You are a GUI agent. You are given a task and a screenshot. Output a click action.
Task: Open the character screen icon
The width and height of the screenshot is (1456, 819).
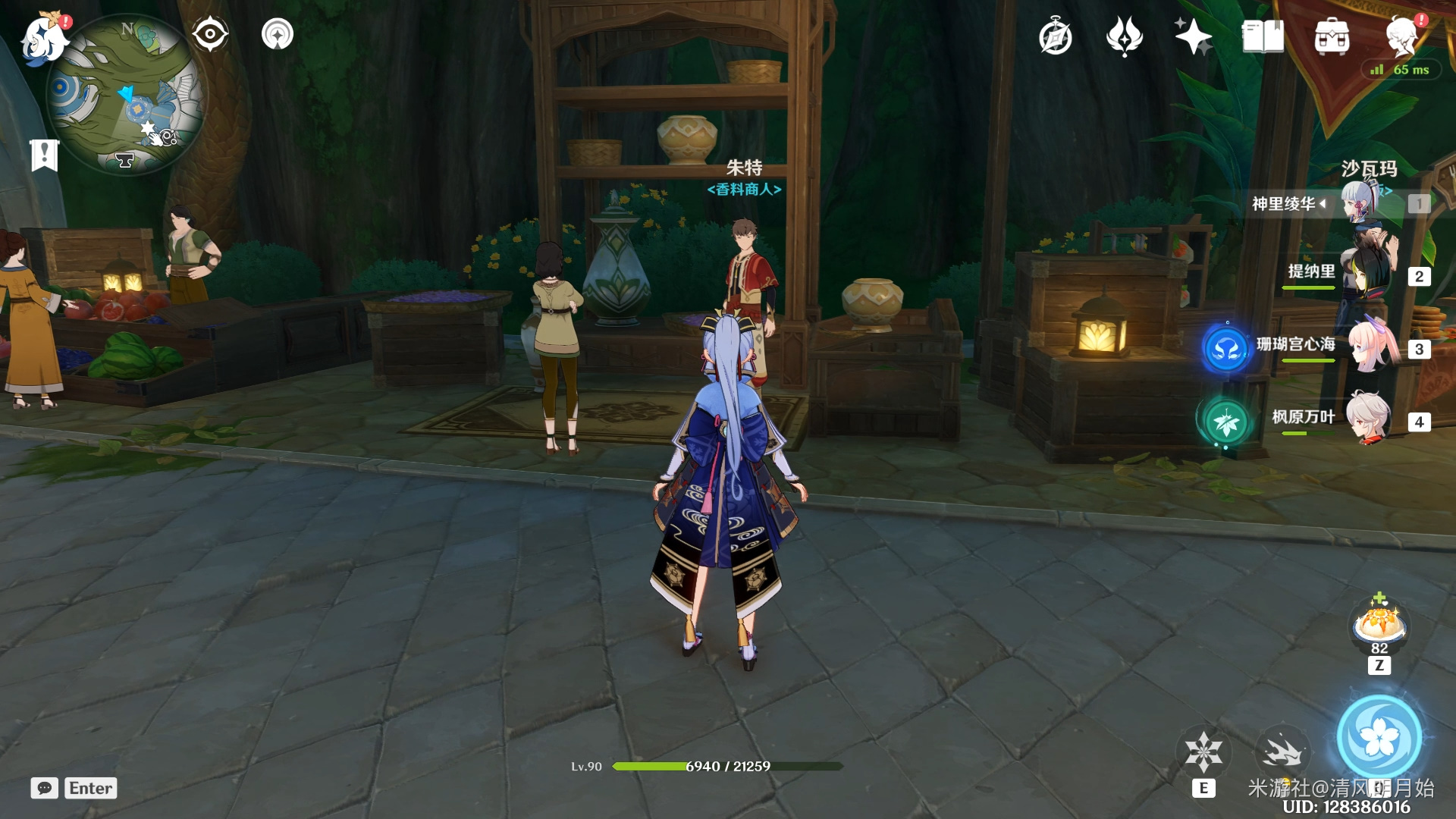pos(1401,36)
